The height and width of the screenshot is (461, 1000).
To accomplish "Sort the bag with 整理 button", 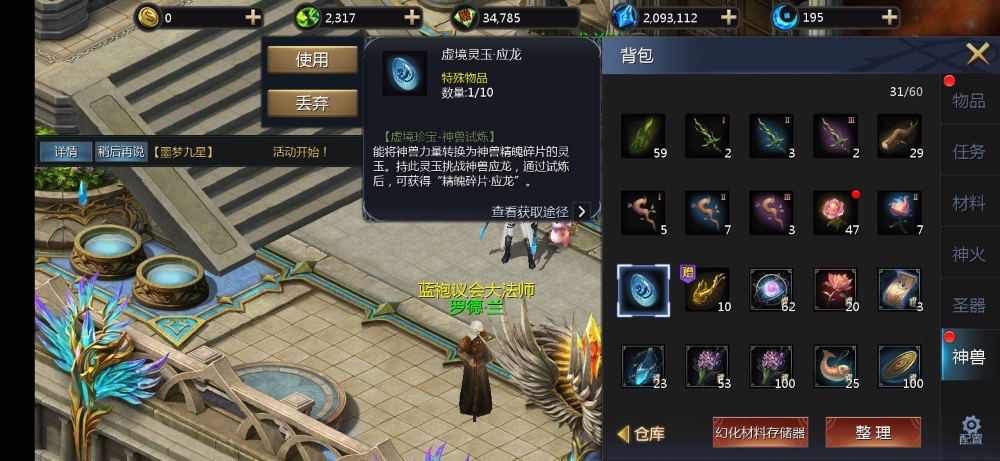I will point(872,432).
